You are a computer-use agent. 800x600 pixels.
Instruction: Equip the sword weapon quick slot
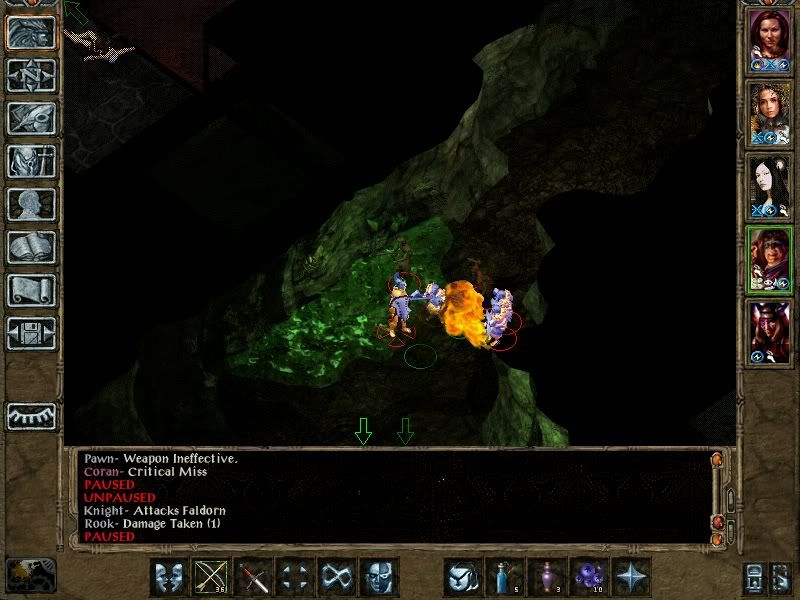253,578
